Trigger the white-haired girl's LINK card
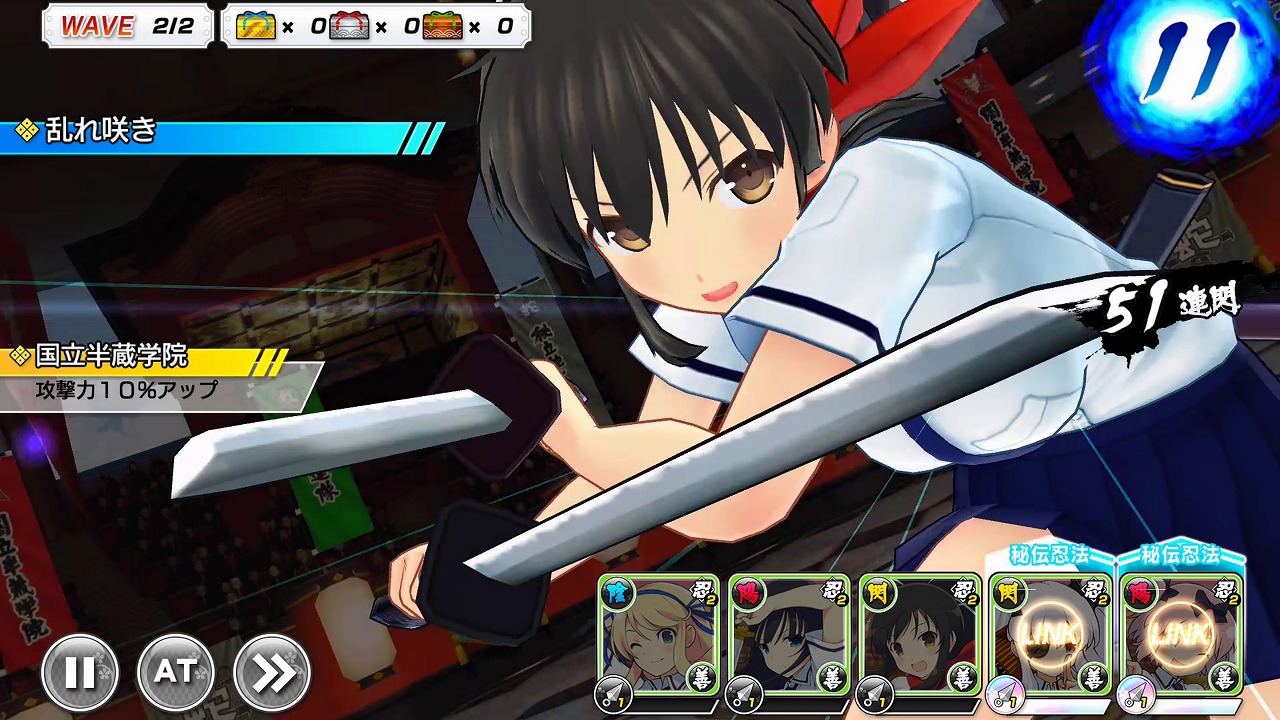Screen dimensions: 1280x720 (x=1050, y=636)
